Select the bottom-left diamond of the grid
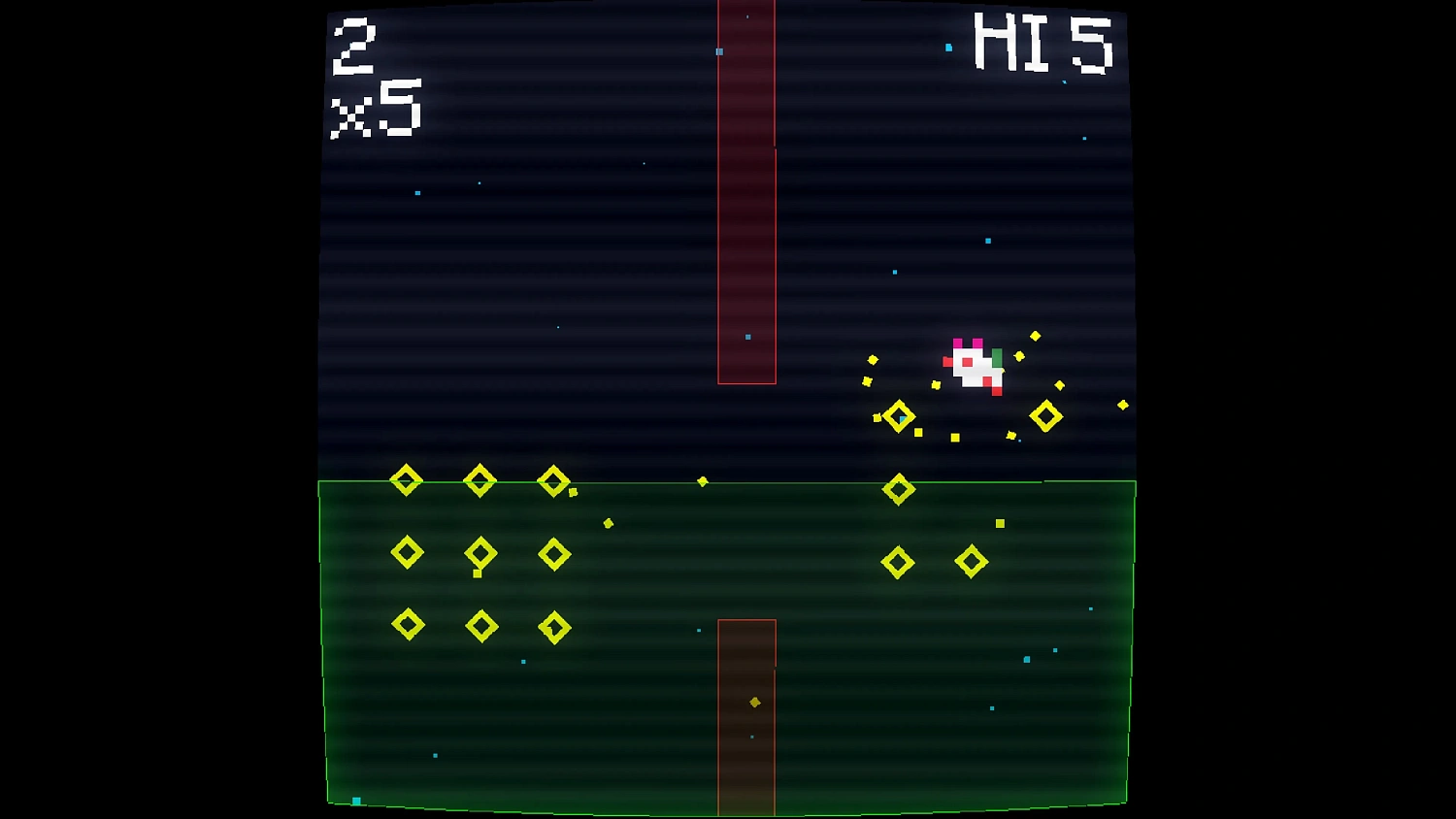Image resolution: width=1456 pixels, height=819 pixels. click(x=408, y=625)
